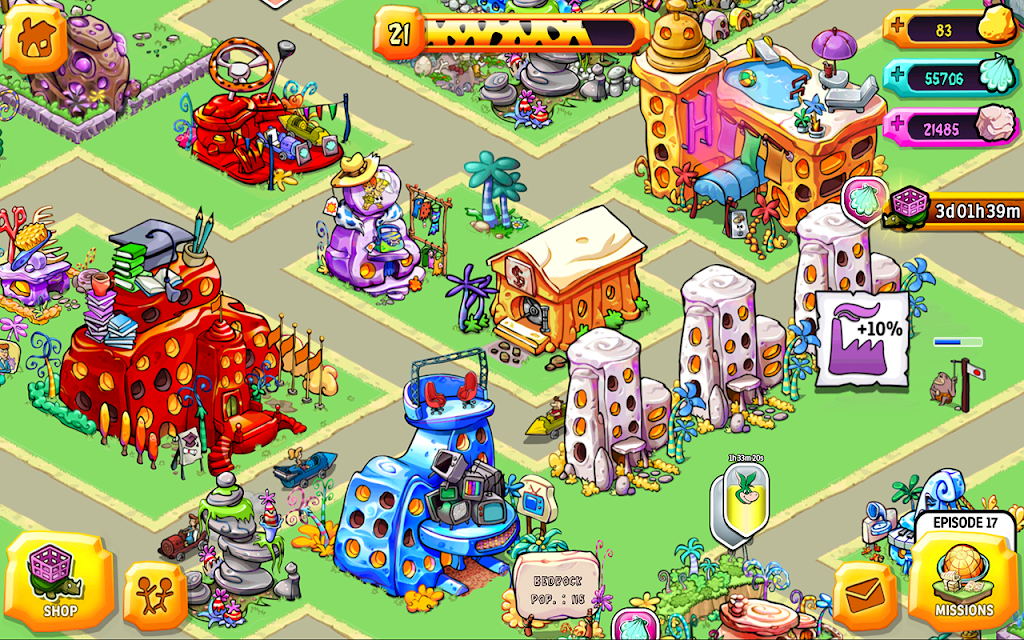This screenshot has height=640, width=1024.
Task: Open the Shop
Action: click(59, 582)
